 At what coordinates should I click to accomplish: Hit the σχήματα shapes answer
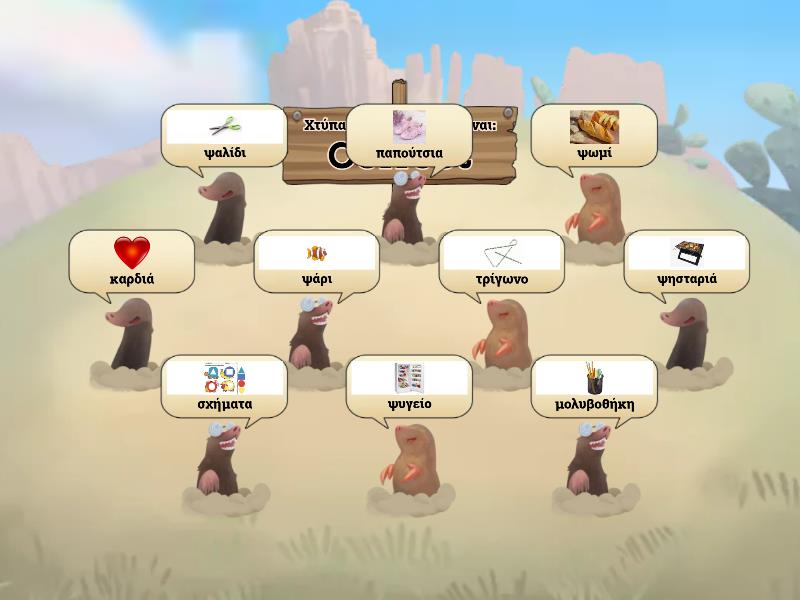pyautogui.click(x=224, y=387)
